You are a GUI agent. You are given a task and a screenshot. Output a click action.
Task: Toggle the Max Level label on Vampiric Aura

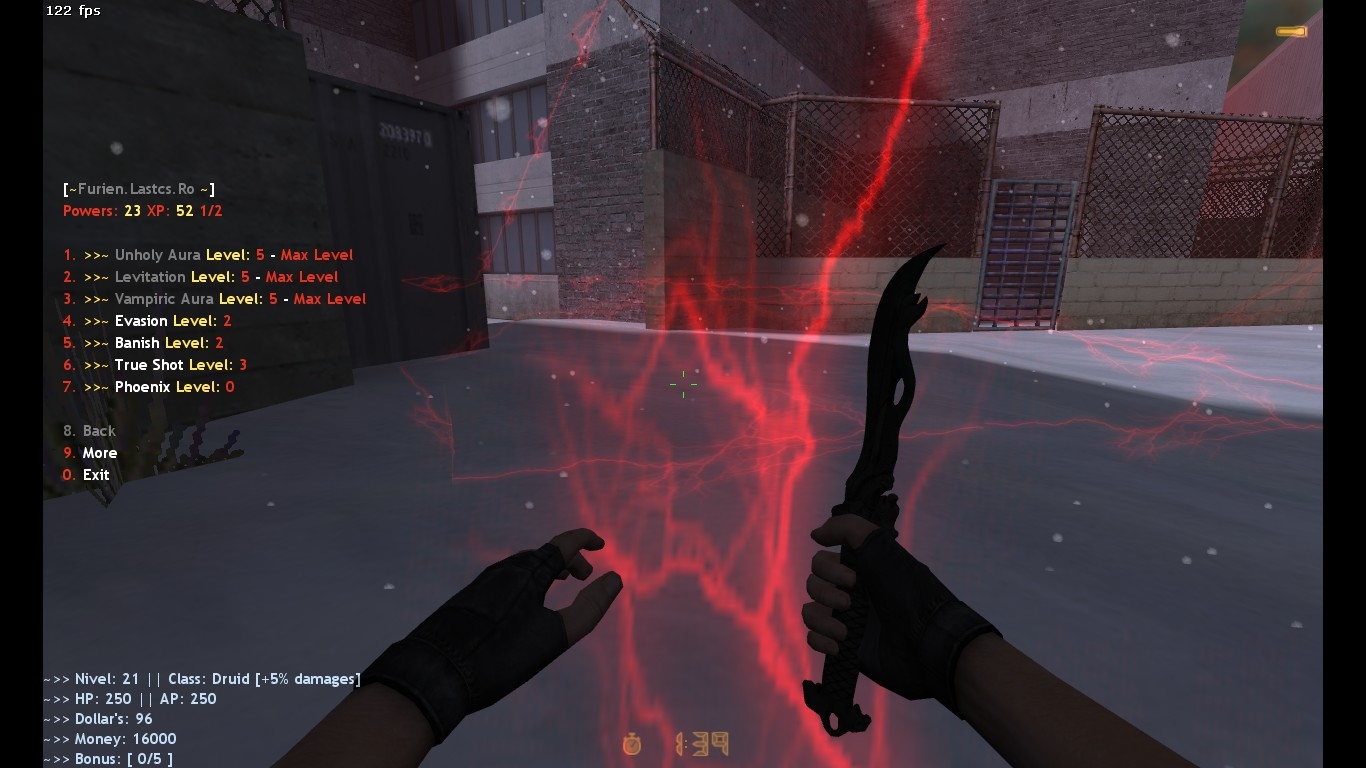pos(329,298)
